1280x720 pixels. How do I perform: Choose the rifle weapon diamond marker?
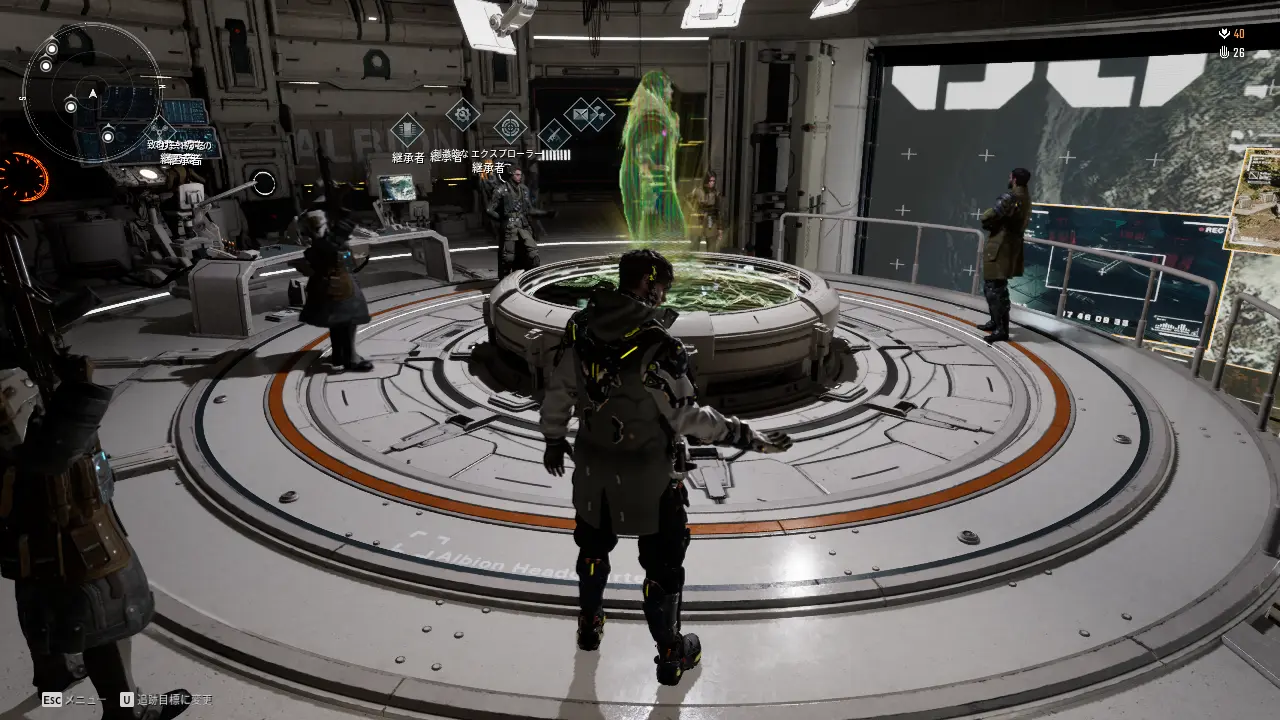553,135
